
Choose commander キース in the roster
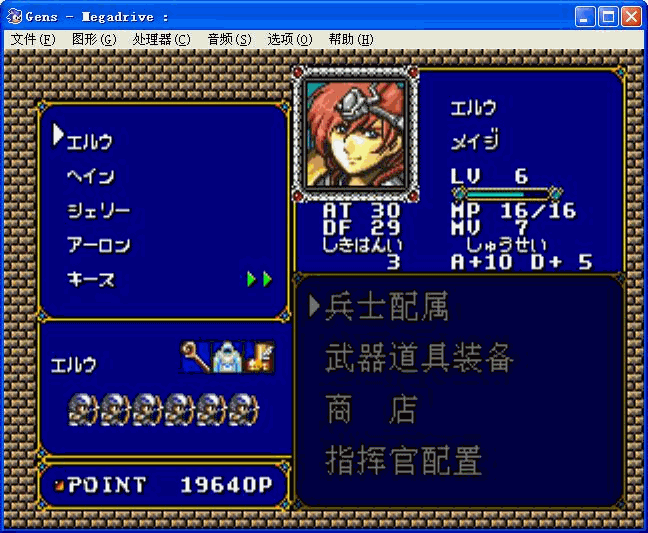click(x=90, y=279)
